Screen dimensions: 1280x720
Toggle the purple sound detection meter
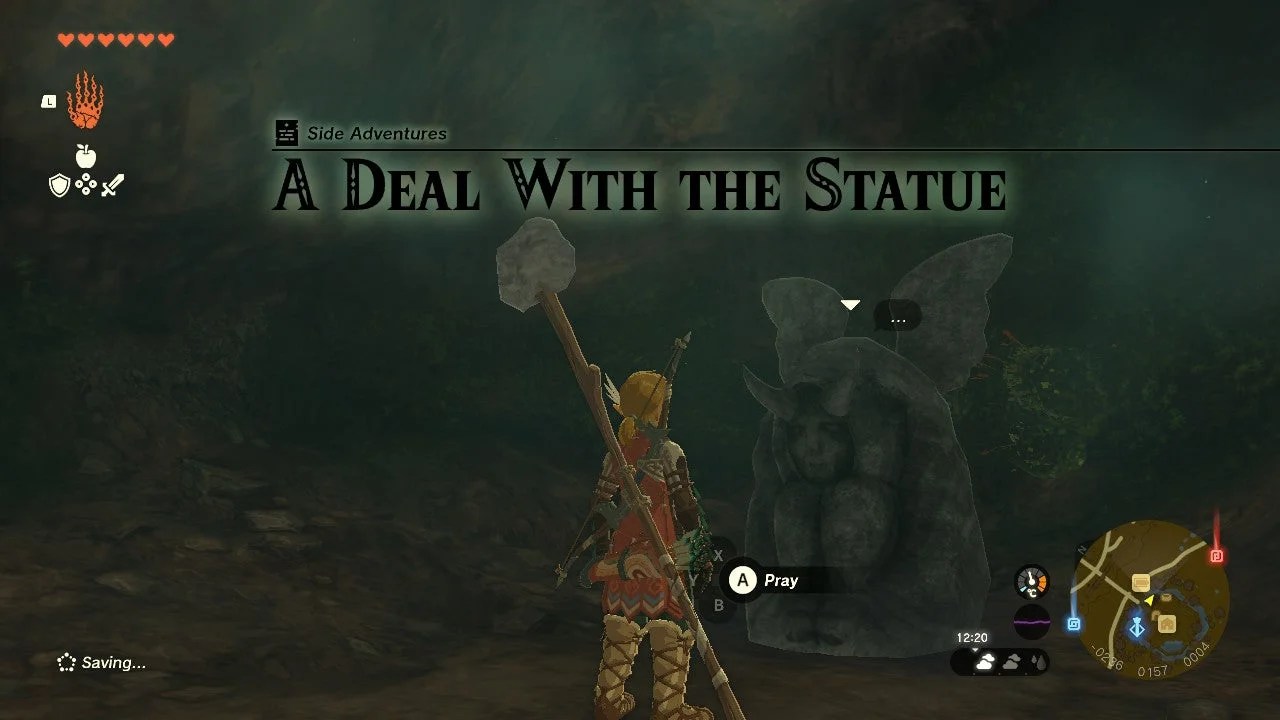1032,621
